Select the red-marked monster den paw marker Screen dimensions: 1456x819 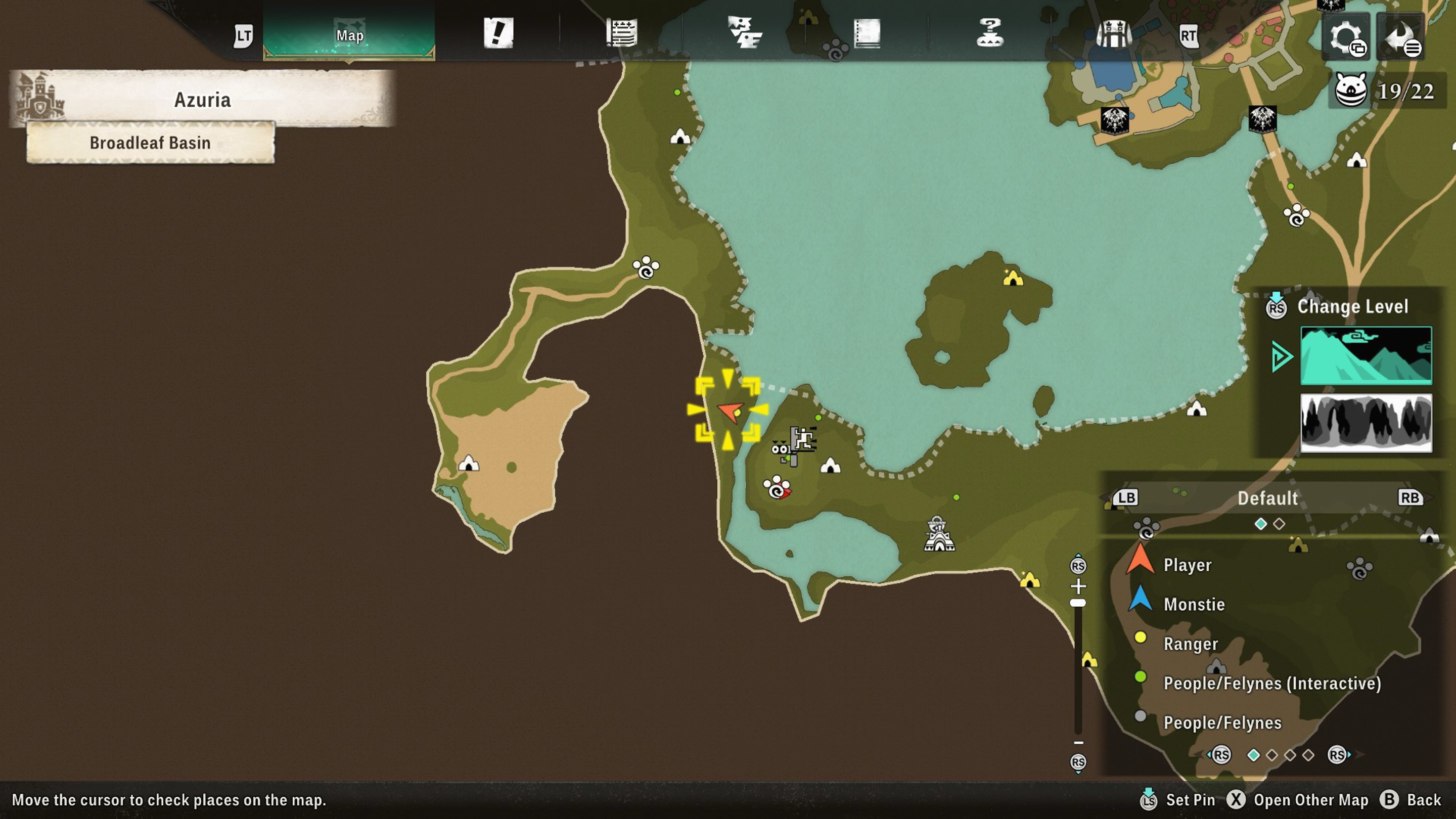click(x=777, y=488)
